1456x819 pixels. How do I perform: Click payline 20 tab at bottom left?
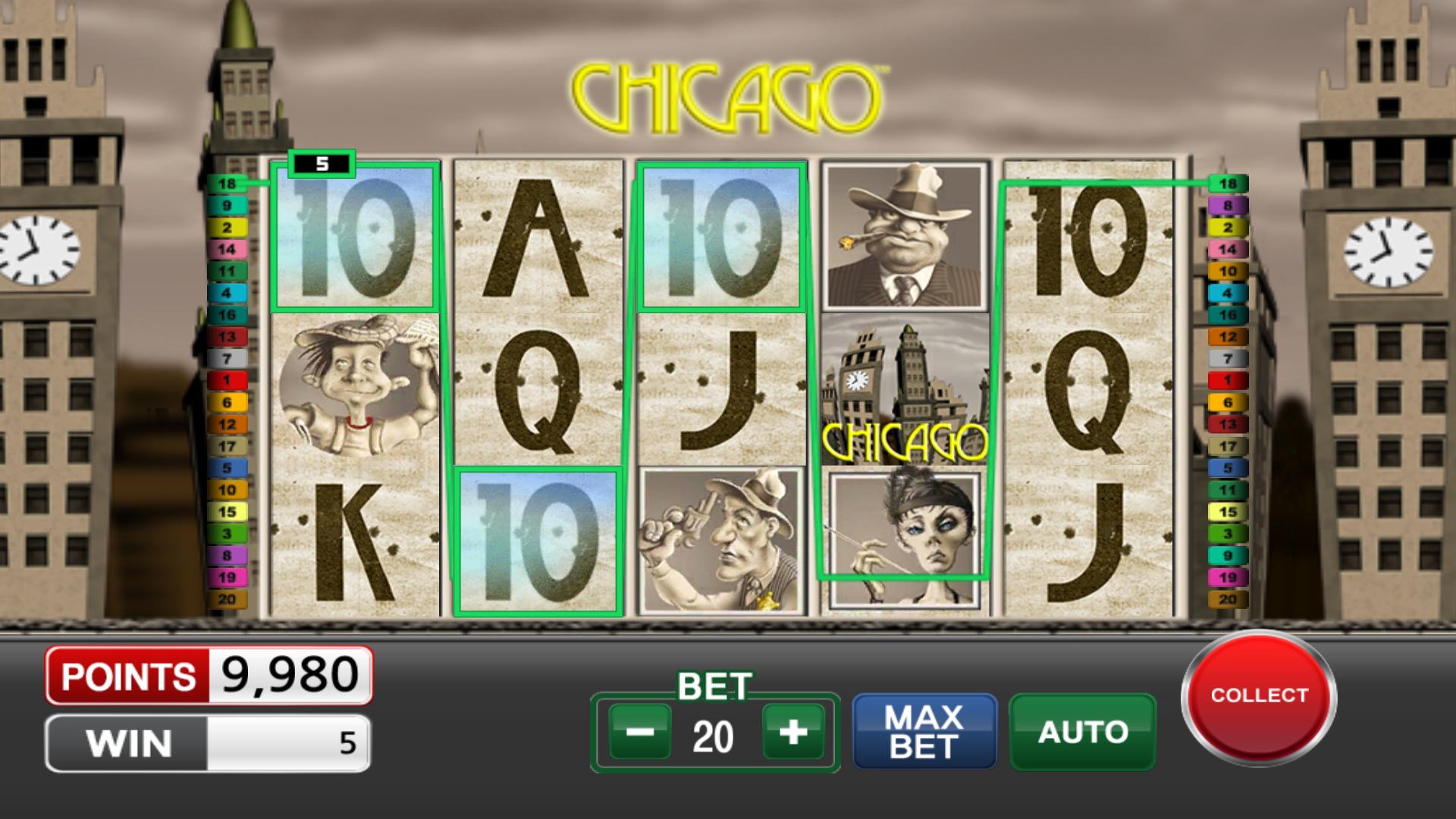click(227, 598)
